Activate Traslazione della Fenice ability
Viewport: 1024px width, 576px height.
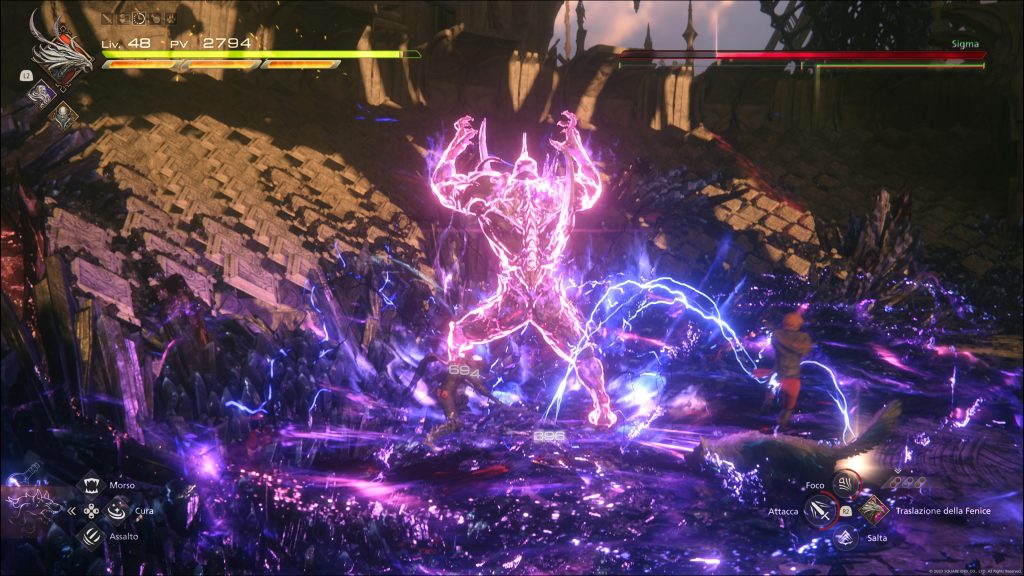[x=873, y=510]
